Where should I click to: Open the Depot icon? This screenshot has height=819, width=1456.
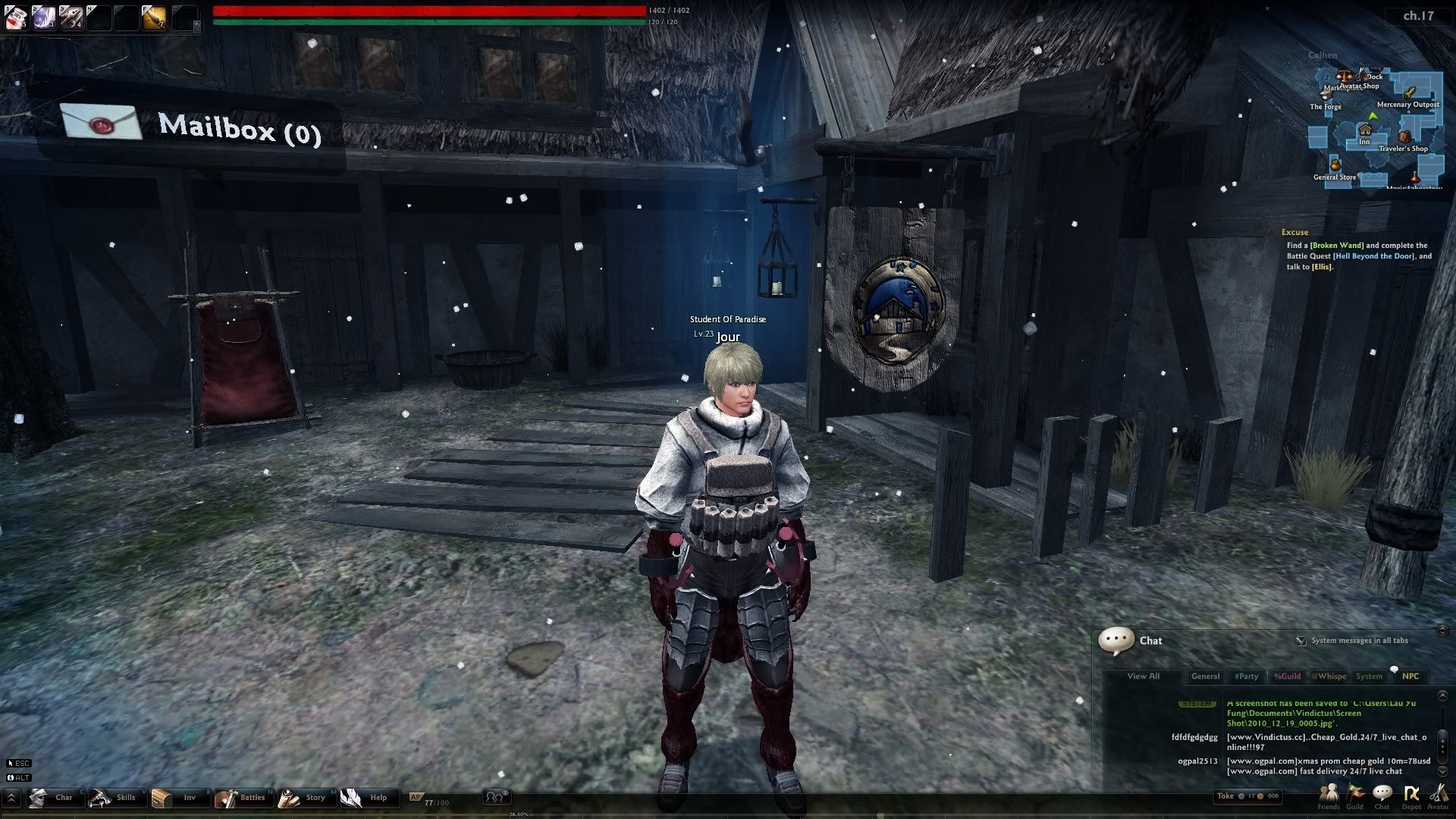(x=1411, y=795)
